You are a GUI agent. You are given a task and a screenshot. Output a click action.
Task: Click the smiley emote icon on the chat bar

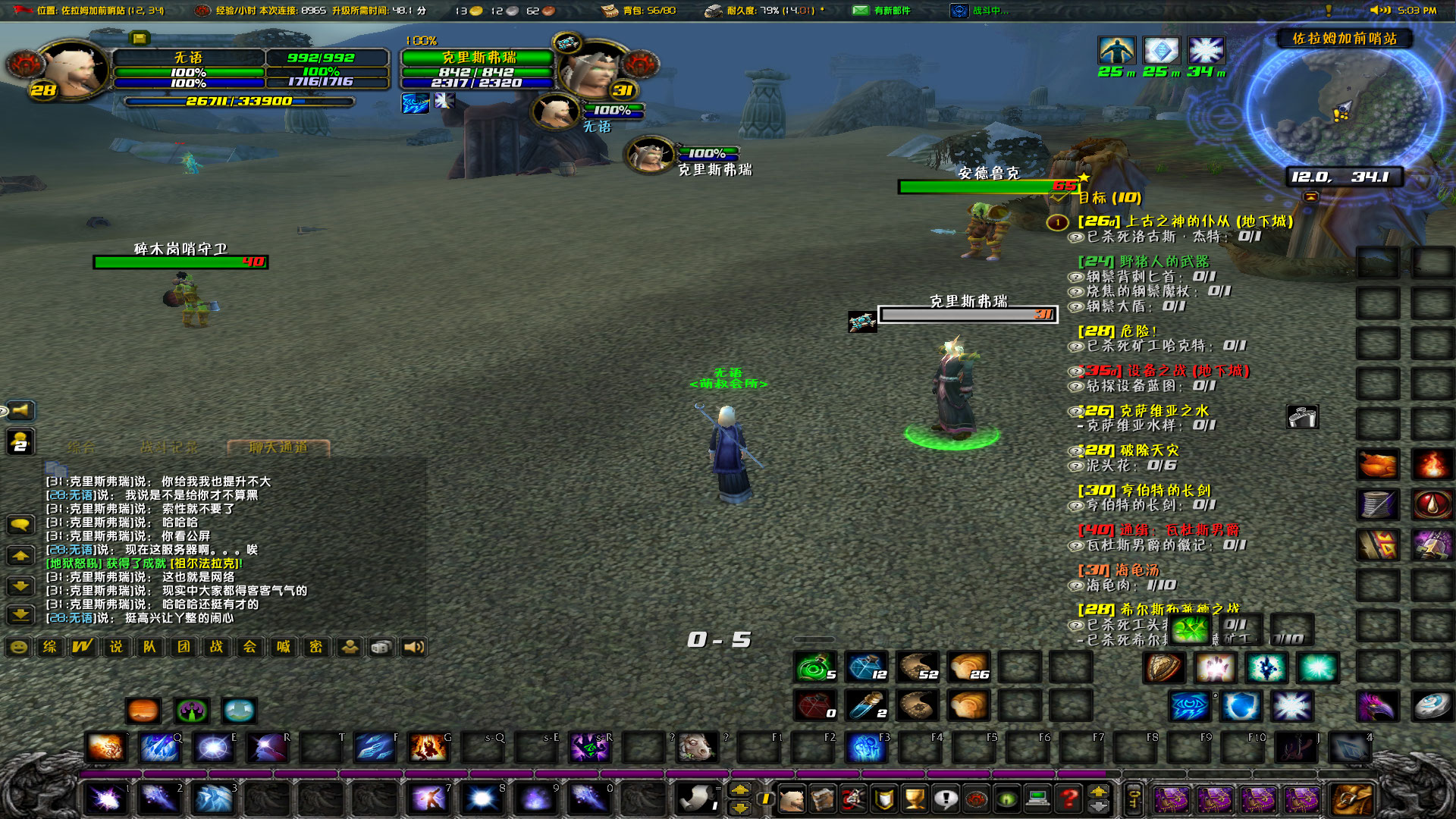[x=17, y=647]
